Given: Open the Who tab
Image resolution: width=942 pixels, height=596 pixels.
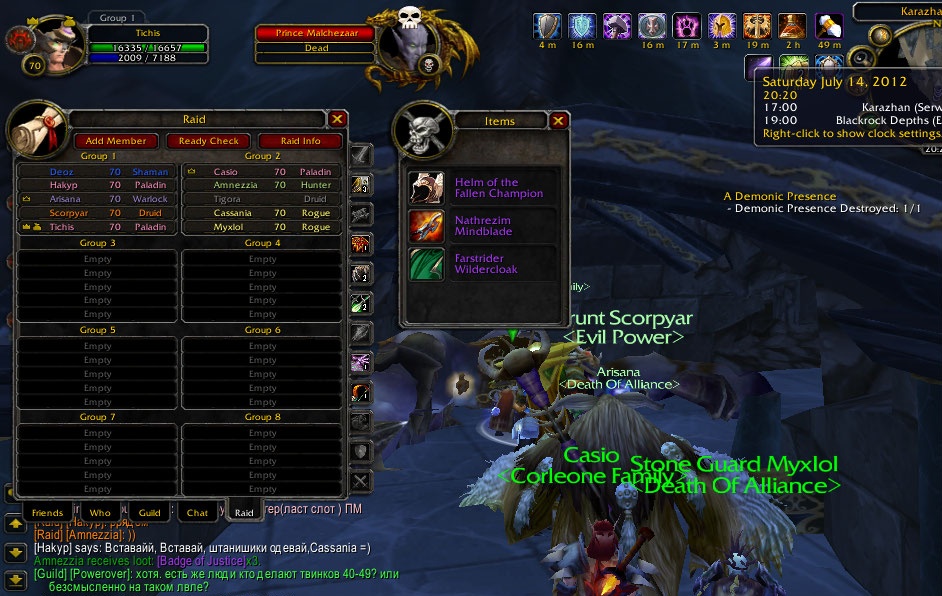Looking at the screenshot, I should coord(100,513).
